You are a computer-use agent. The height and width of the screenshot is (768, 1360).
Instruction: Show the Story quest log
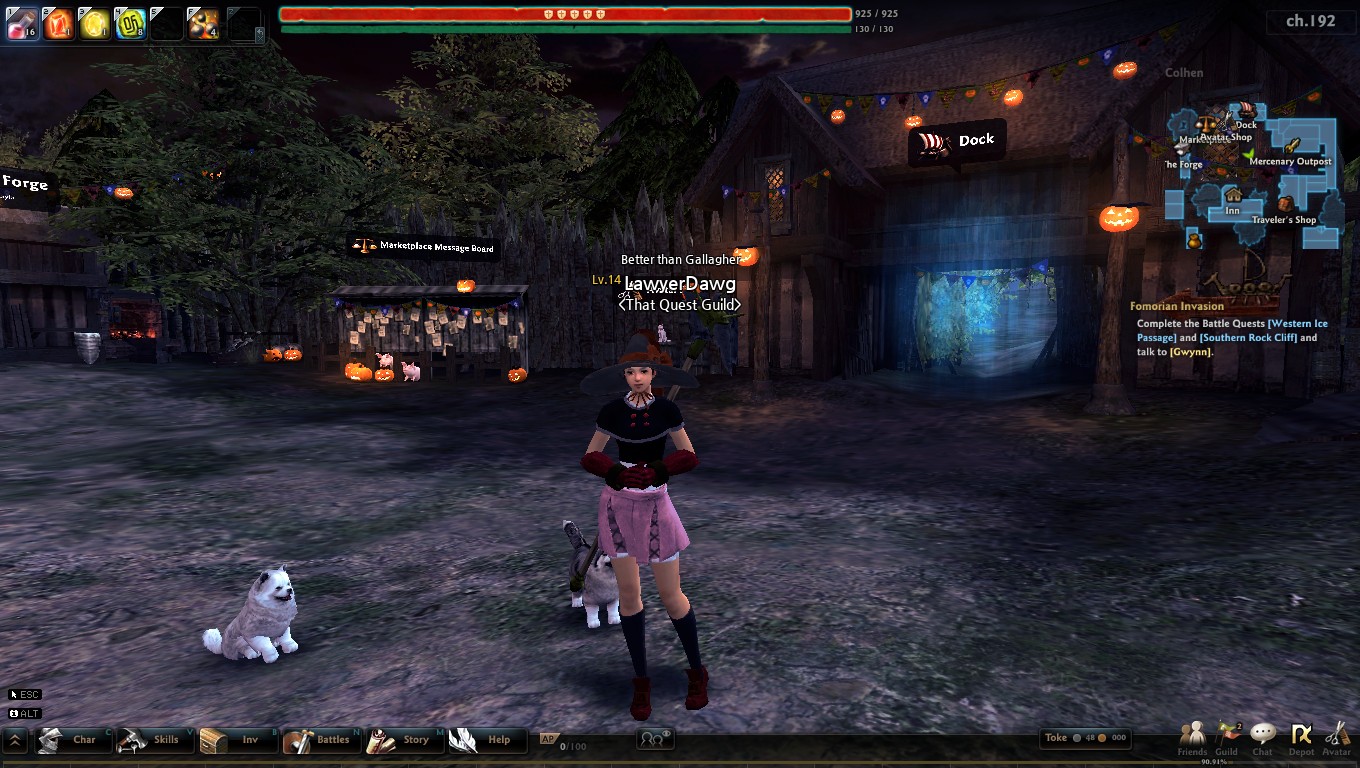click(x=404, y=740)
